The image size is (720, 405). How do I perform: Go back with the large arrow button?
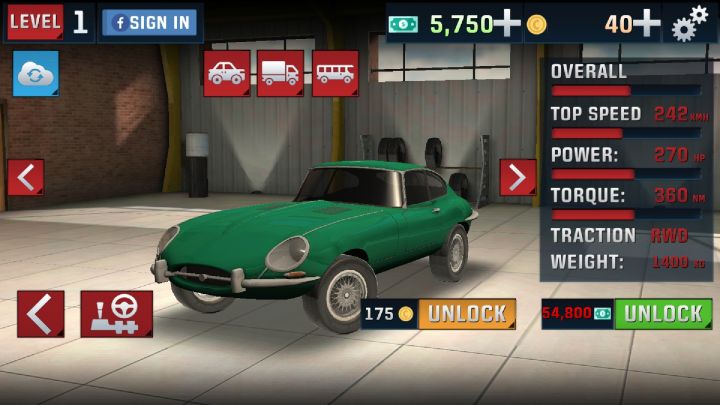[x=40, y=314]
